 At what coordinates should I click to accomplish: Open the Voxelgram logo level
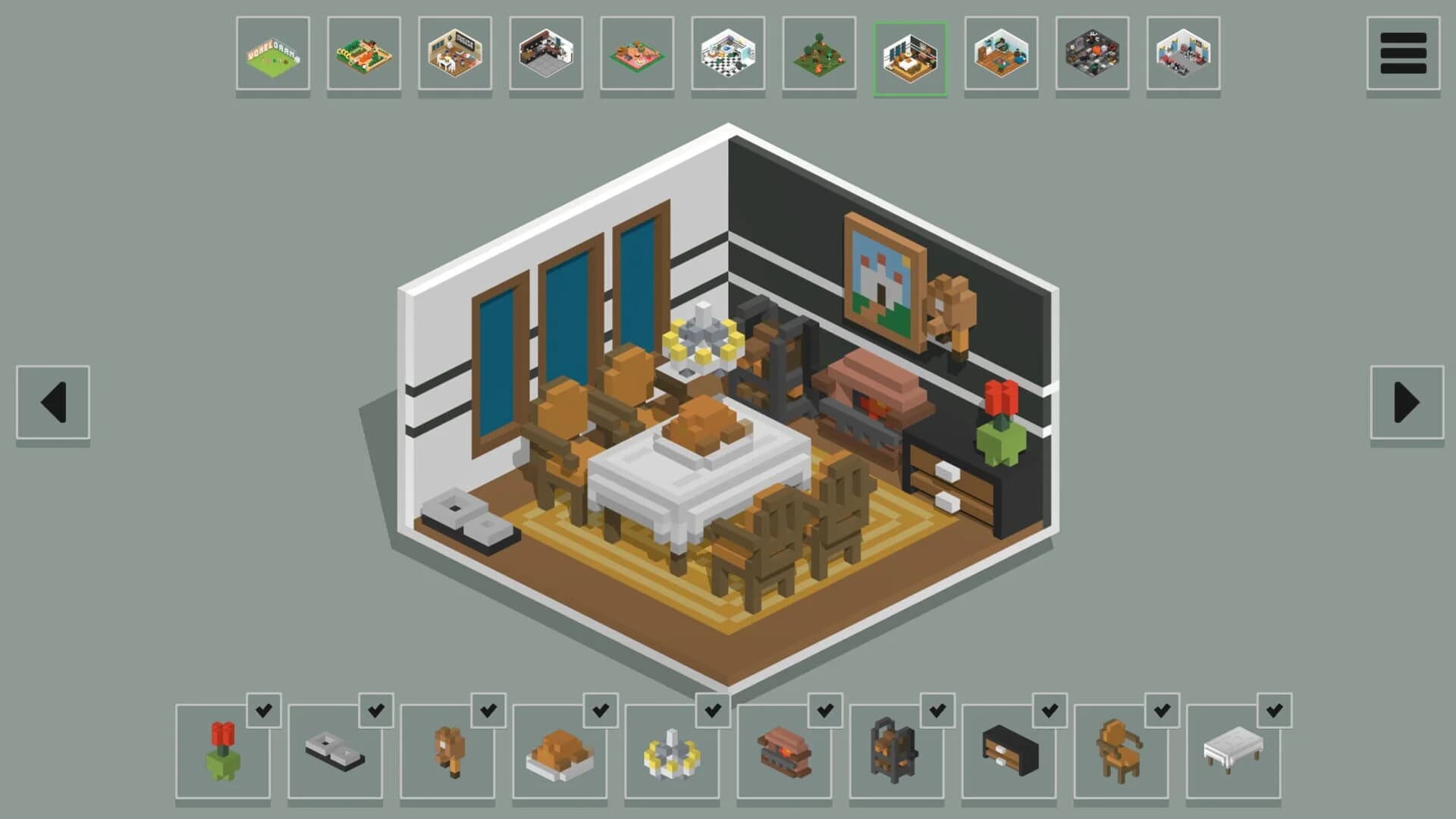pos(274,54)
